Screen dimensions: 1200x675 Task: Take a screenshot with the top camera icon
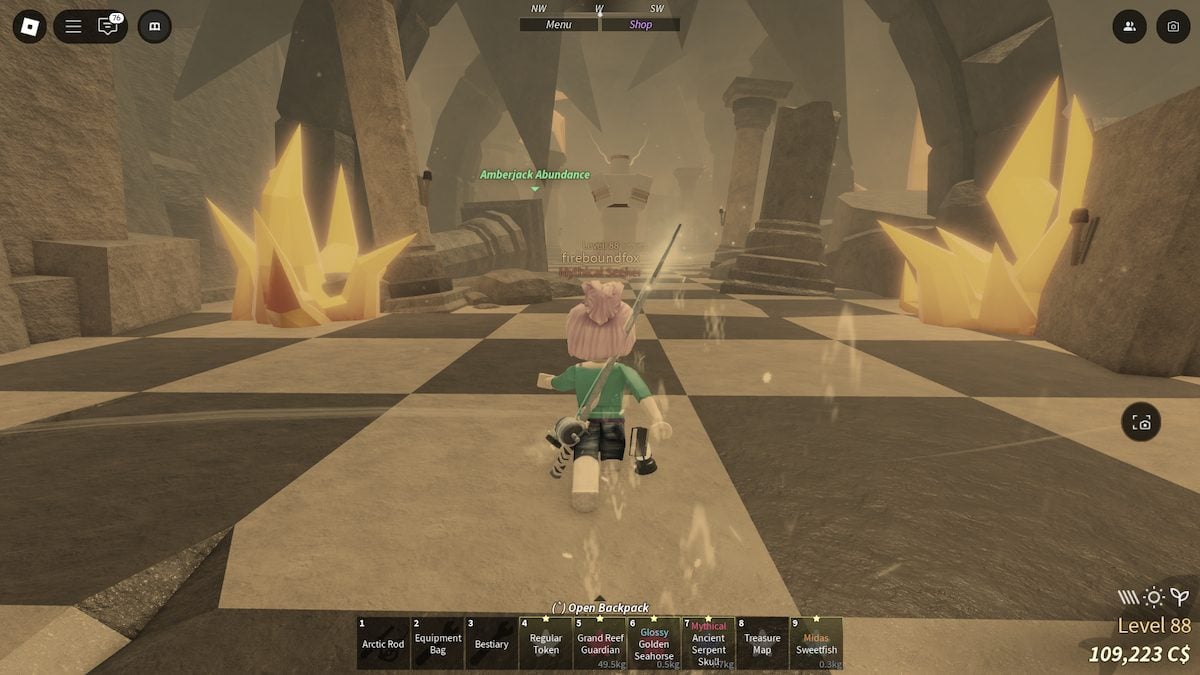coord(1173,26)
